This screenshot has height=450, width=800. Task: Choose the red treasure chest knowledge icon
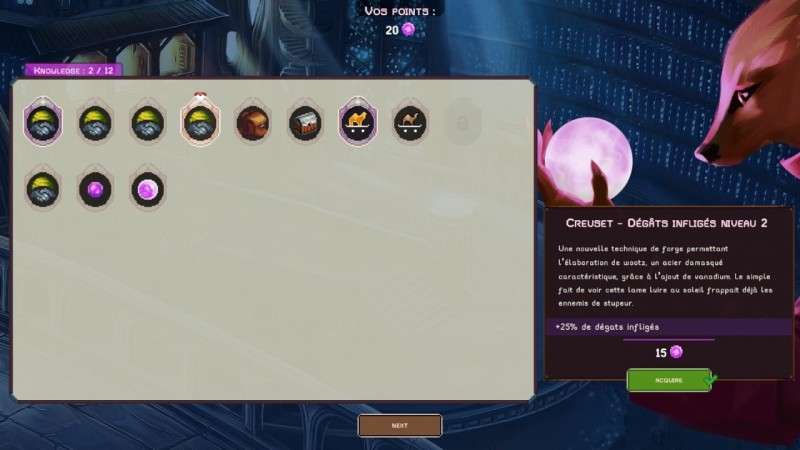click(305, 123)
